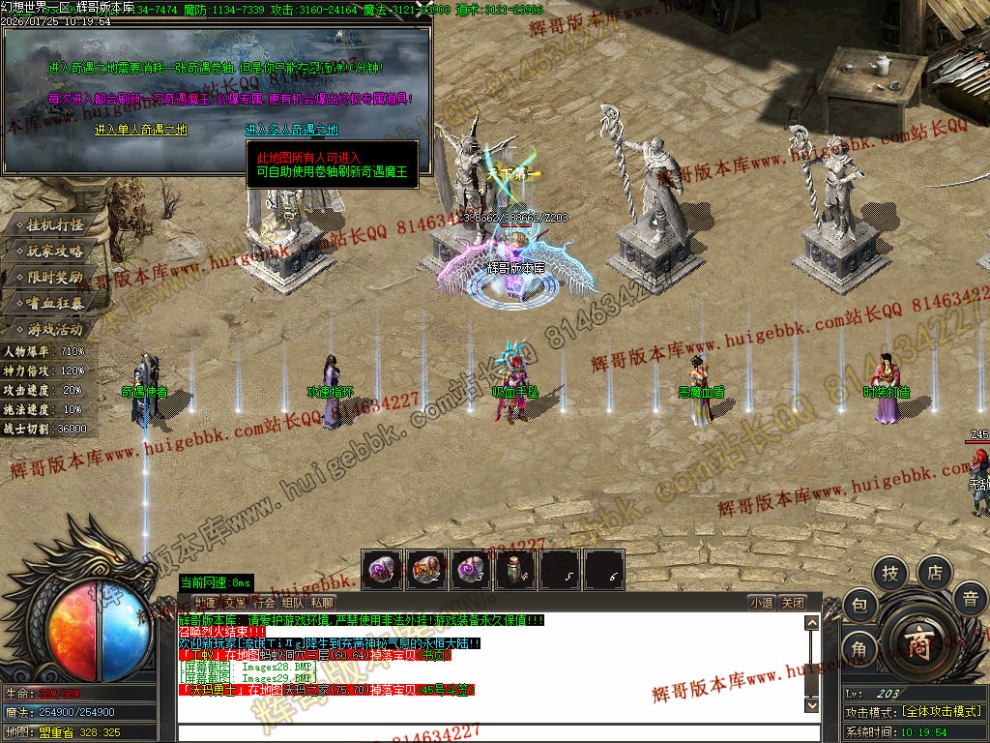The height and width of the screenshot is (743, 990).
Task: Click the 小退 logout button
Action: (762, 603)
